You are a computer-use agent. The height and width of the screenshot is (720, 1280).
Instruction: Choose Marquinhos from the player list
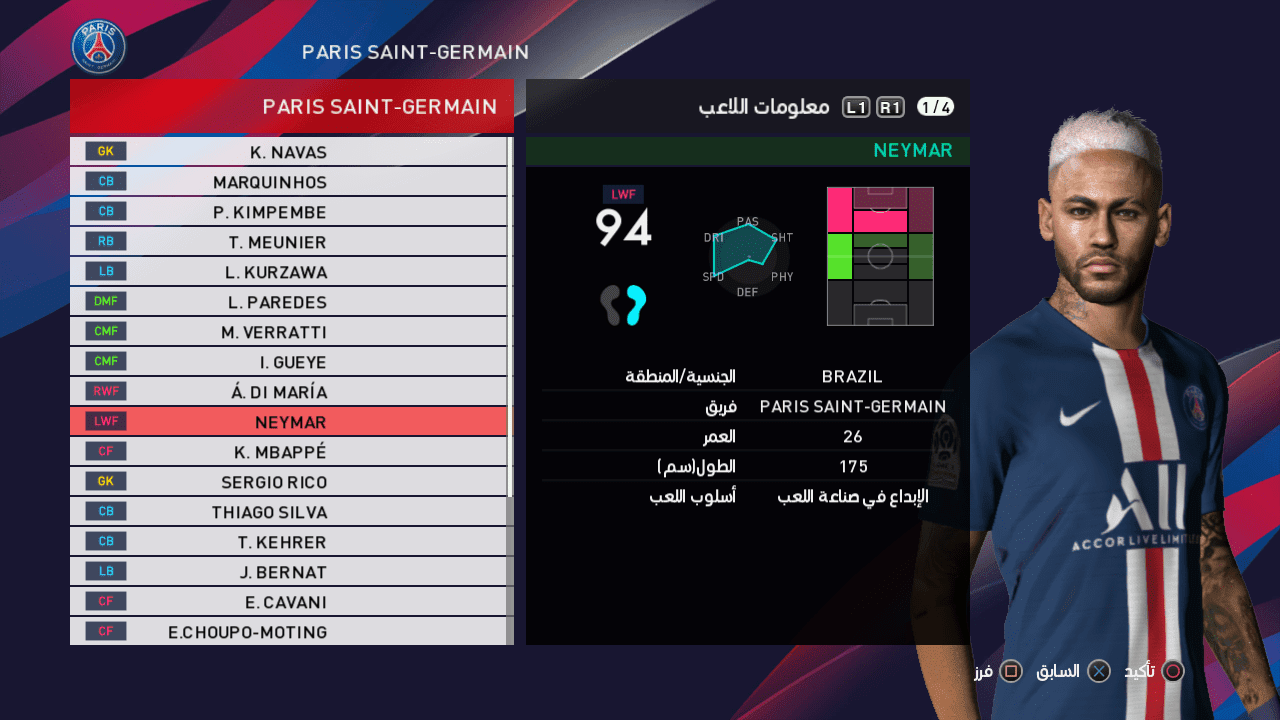coord(289,182)
